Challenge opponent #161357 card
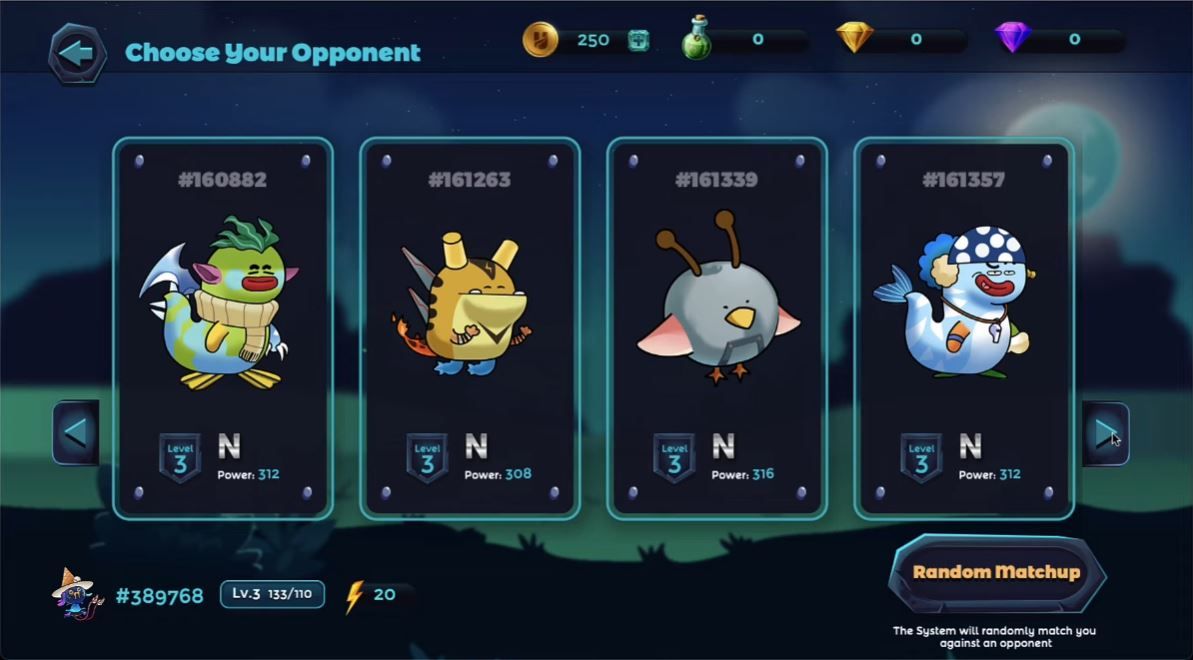The height and width of the screenshot is (660, 1193). tap(963, 328)
